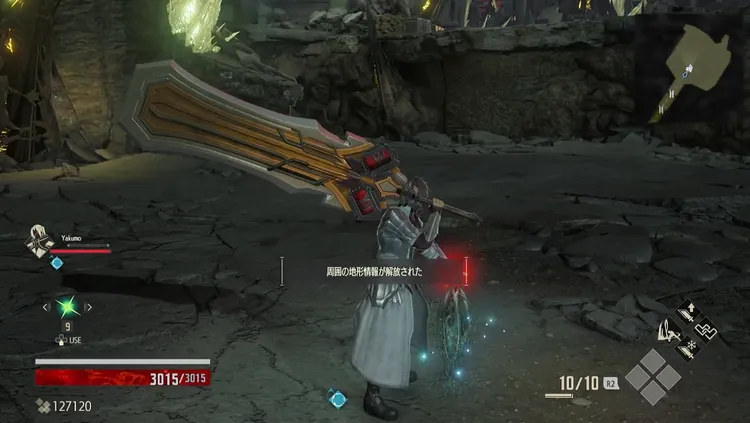750x423 pixels.
Task: Cycle quick item with the right arrow
Action: 90,307
